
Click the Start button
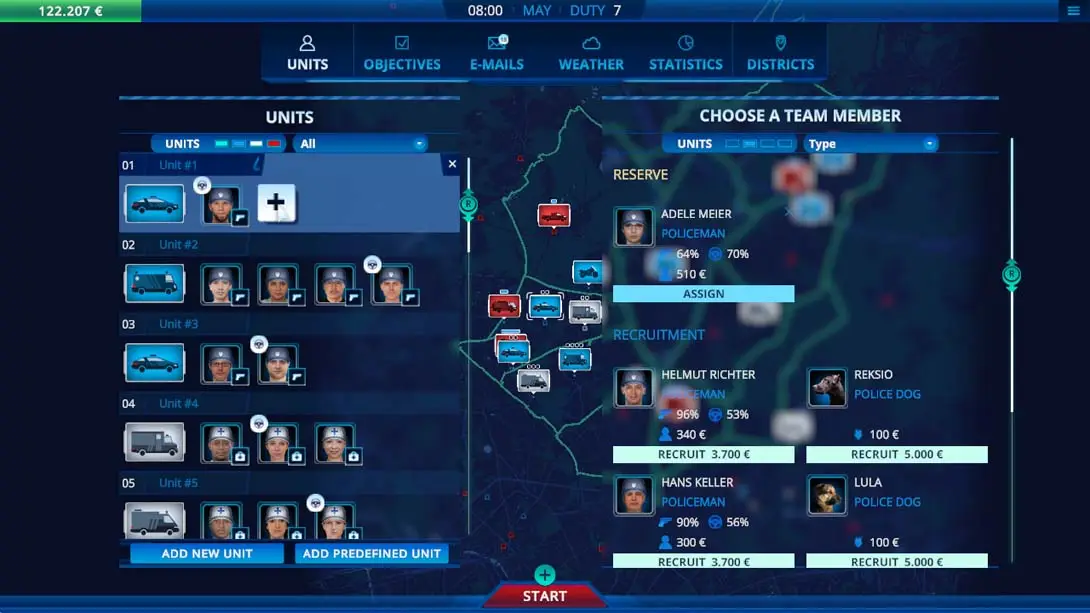(545, 596)
